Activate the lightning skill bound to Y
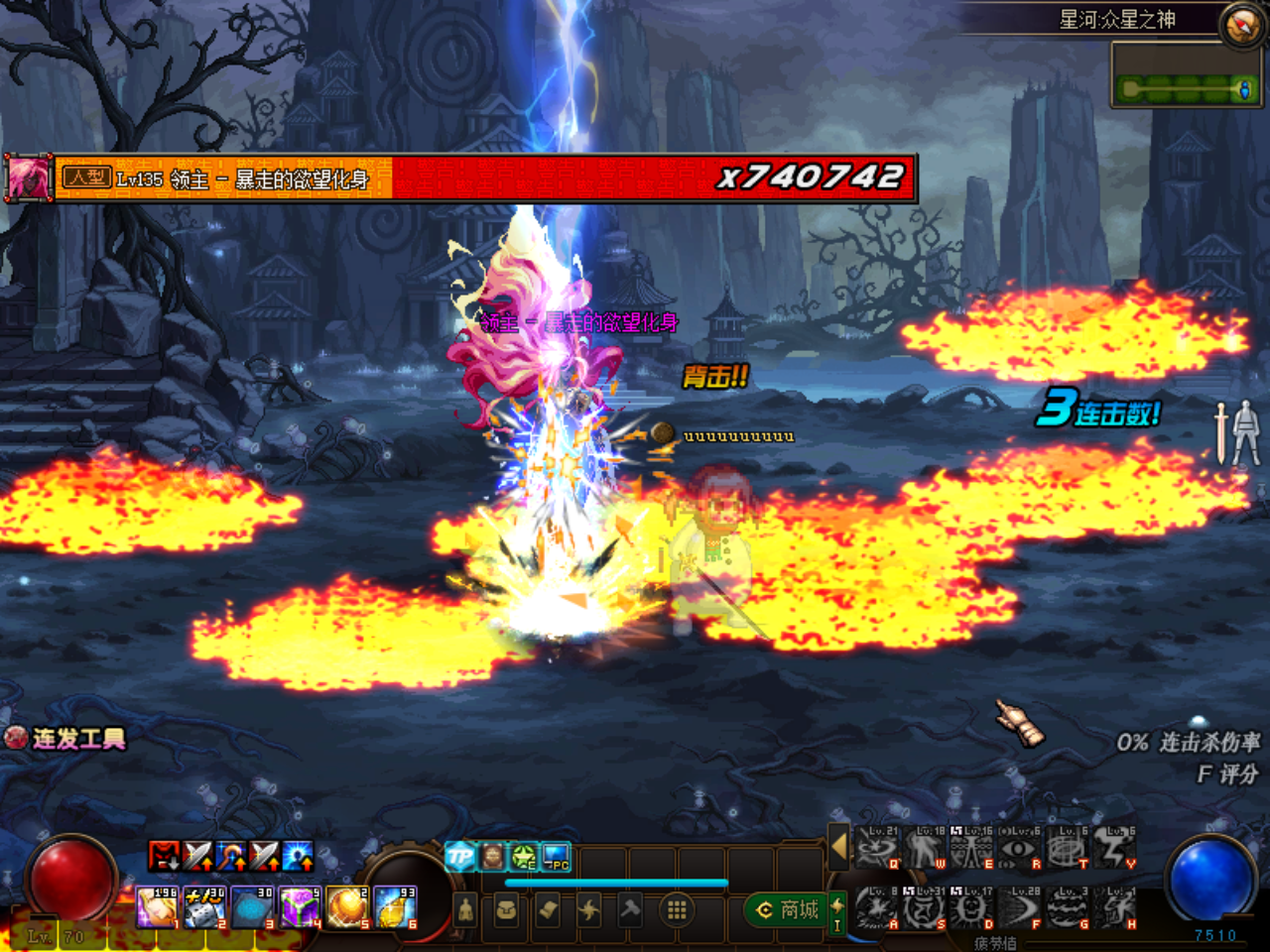 (x=1115, y=849)
